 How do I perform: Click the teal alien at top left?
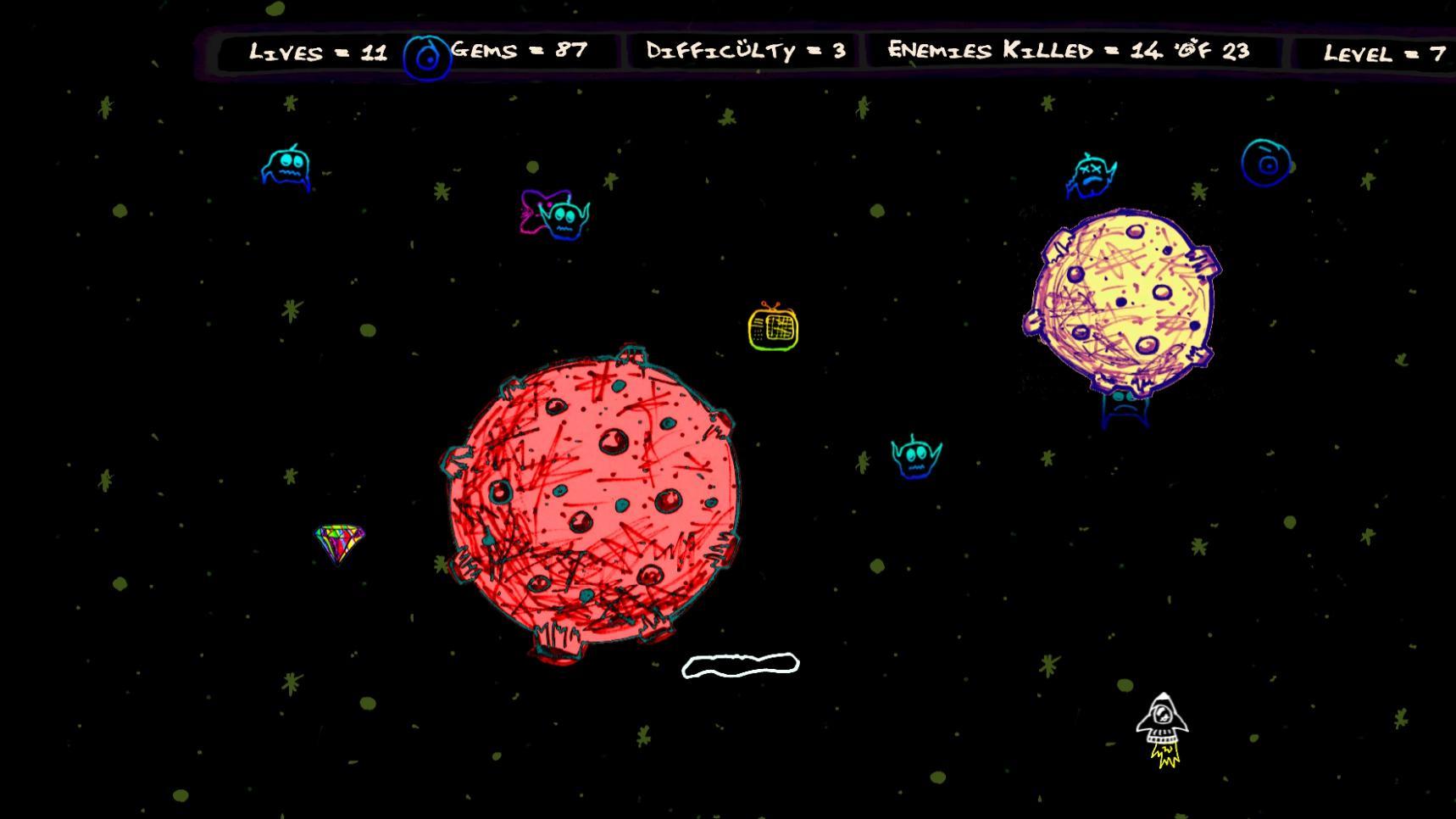pyautogui.click(x=286, y=166)
